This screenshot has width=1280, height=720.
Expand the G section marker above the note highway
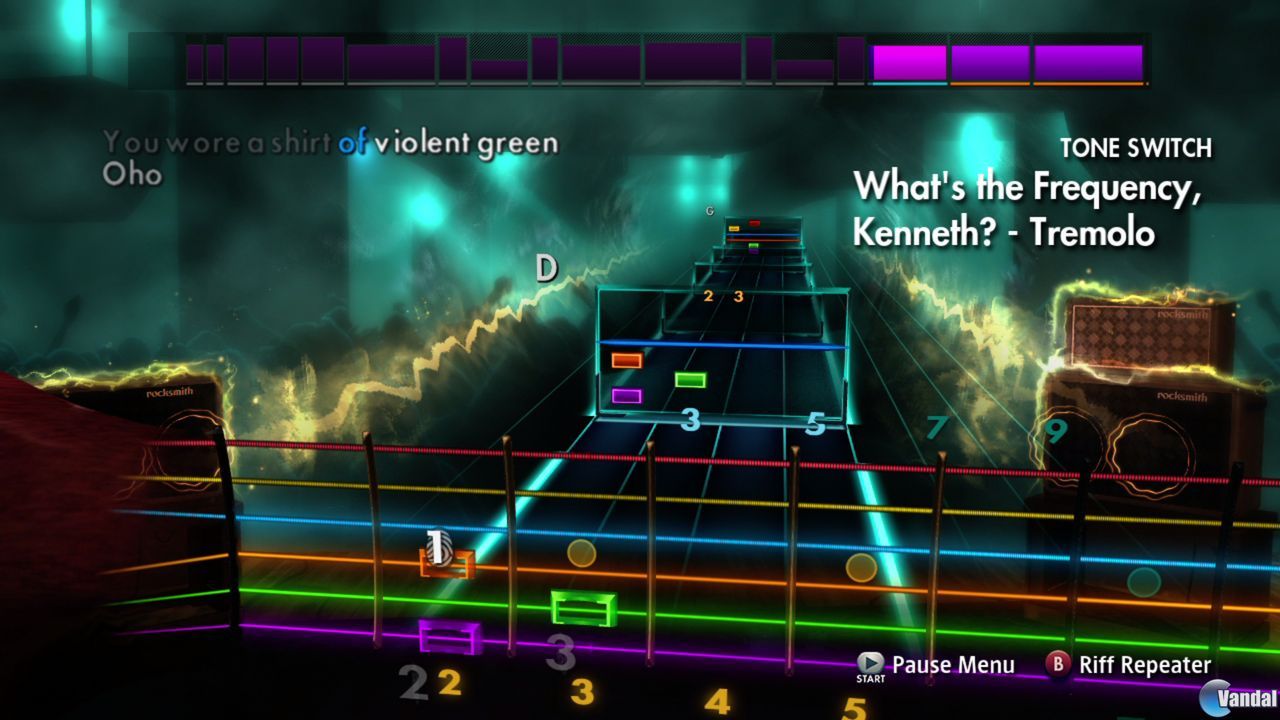[711, 211]
